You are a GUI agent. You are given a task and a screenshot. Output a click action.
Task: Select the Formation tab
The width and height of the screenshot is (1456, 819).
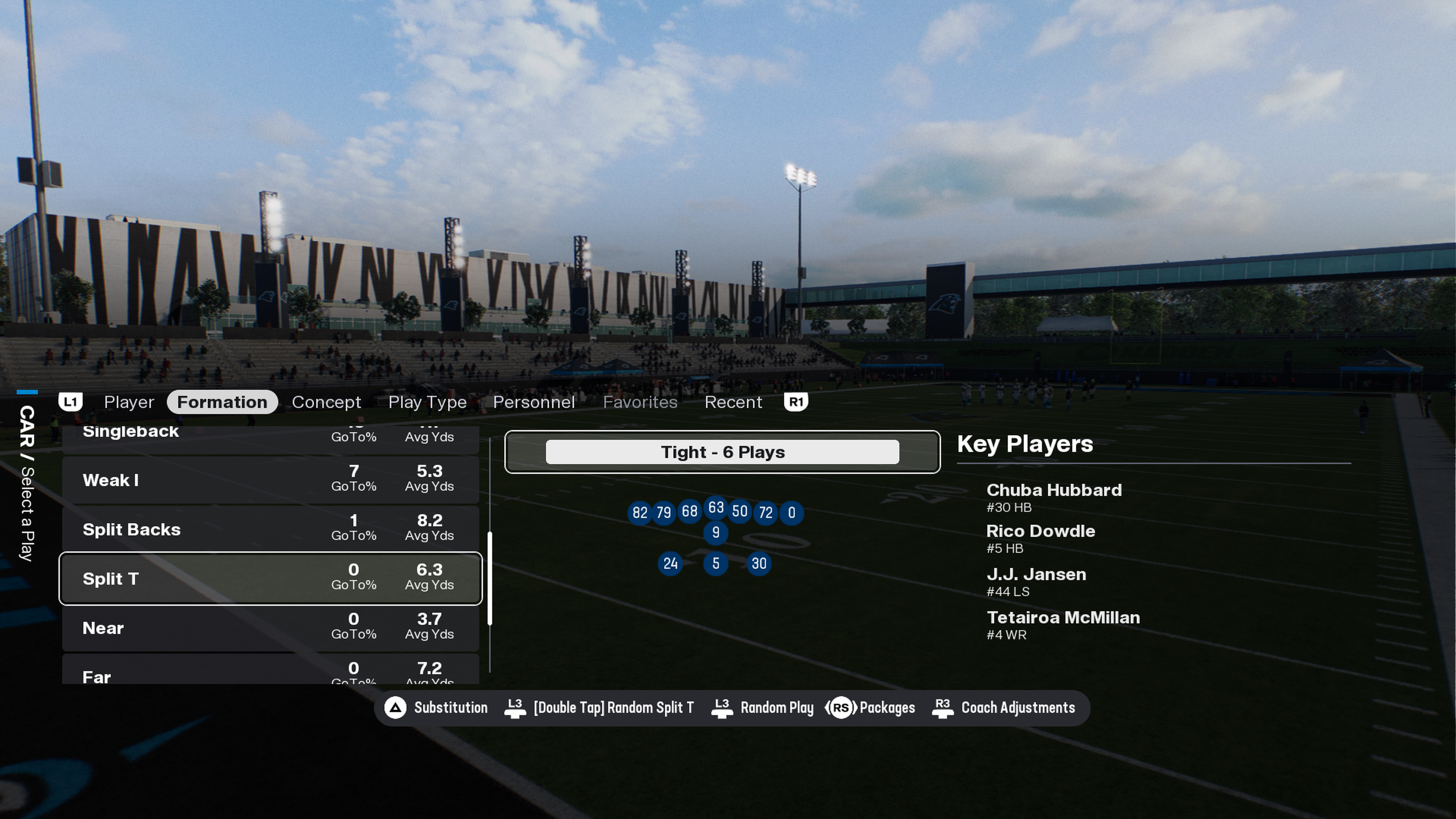click(x=221, y=402)
